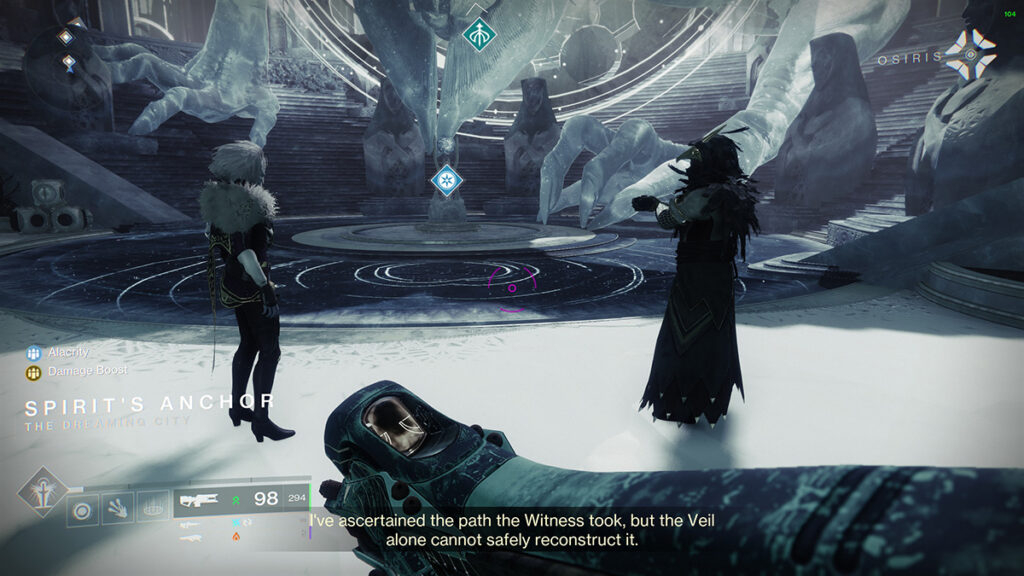1024x576 pixels.
Task: Click the blue snowflake objective marker
Action: tap(446, 180)
